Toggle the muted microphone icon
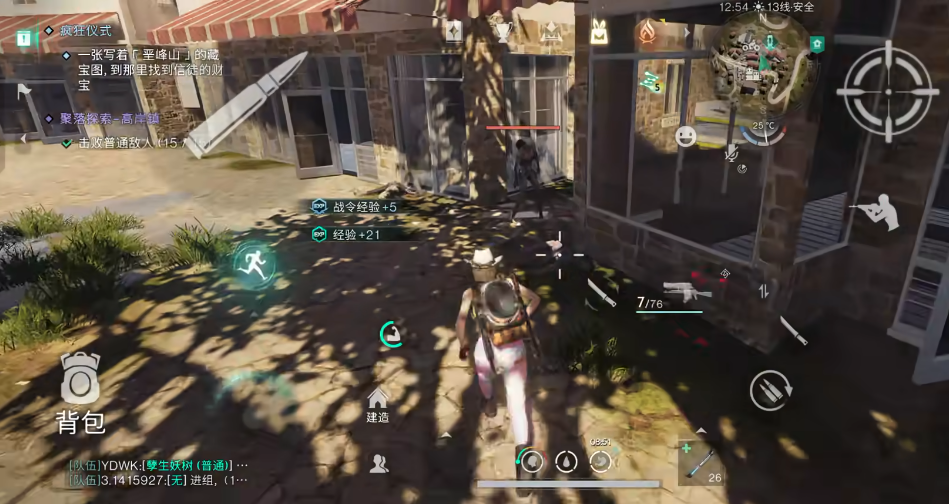This screenshot has height=504, width=949. 731,151
